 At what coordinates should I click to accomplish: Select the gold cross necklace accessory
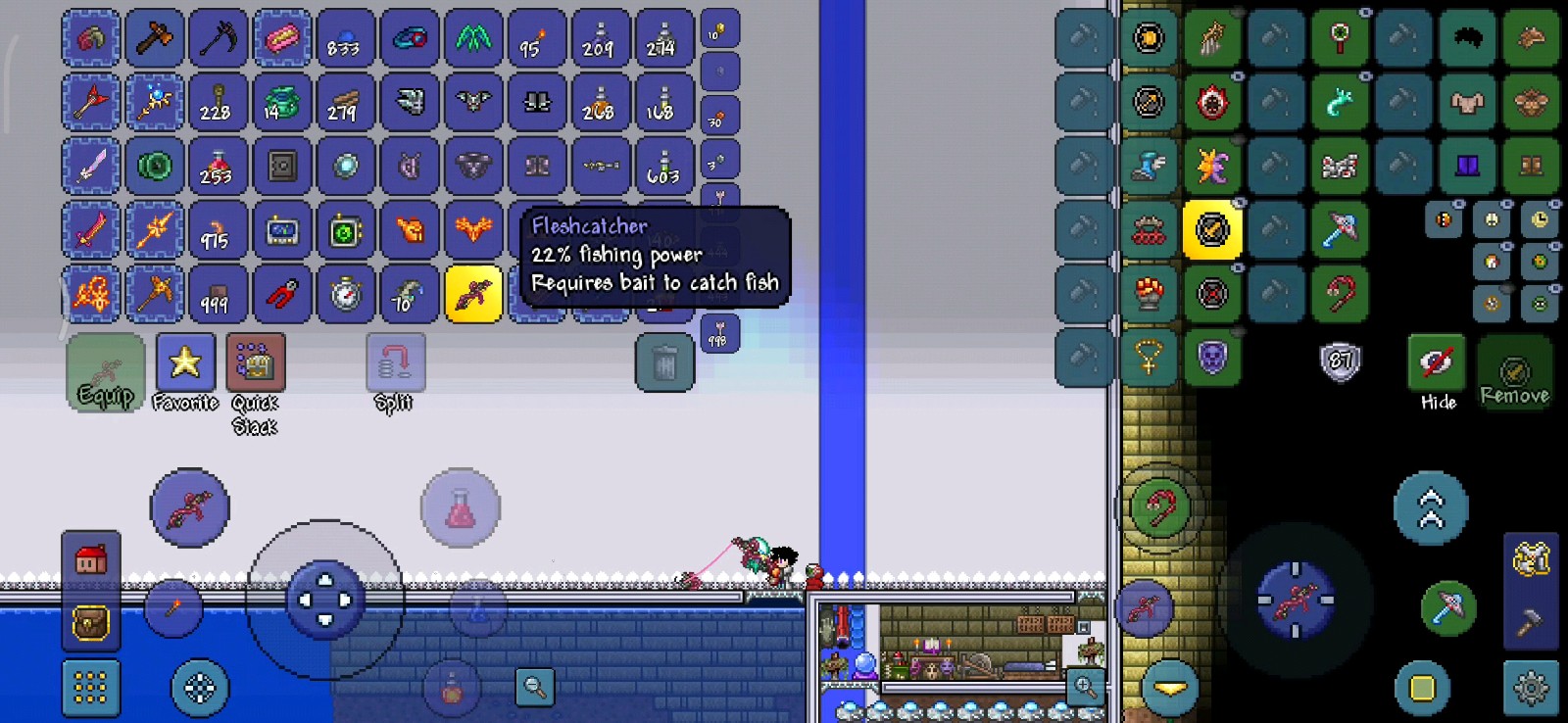click(1149, 358)
